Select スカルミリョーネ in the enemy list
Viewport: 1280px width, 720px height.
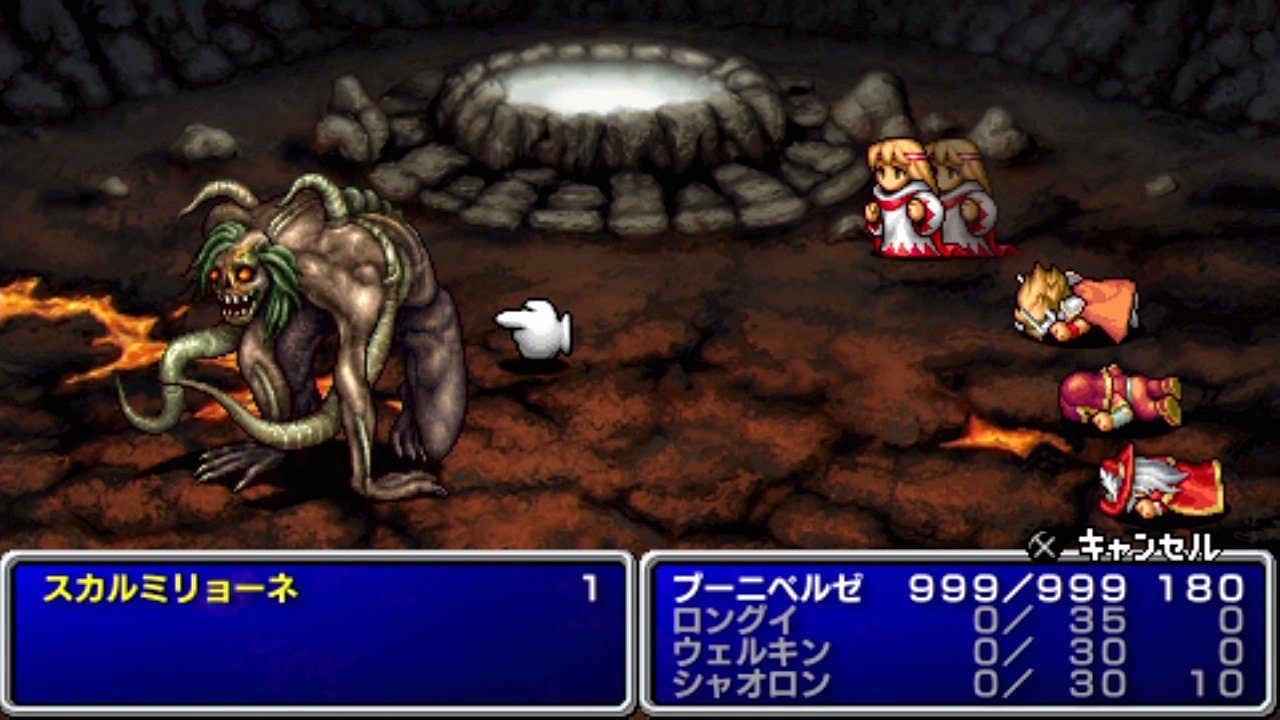point(171,590)
